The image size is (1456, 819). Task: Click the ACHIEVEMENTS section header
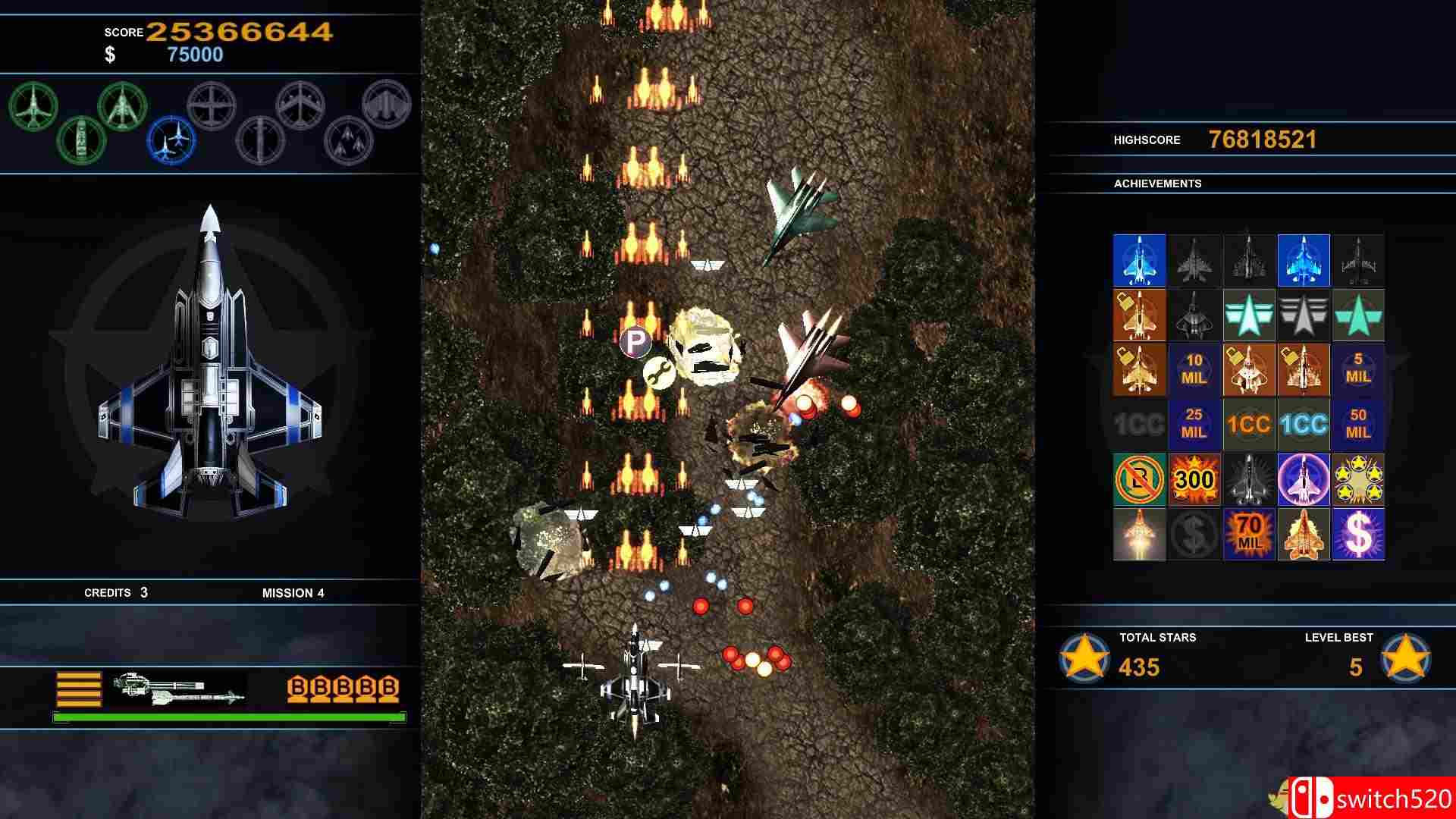click(1158, 184)
